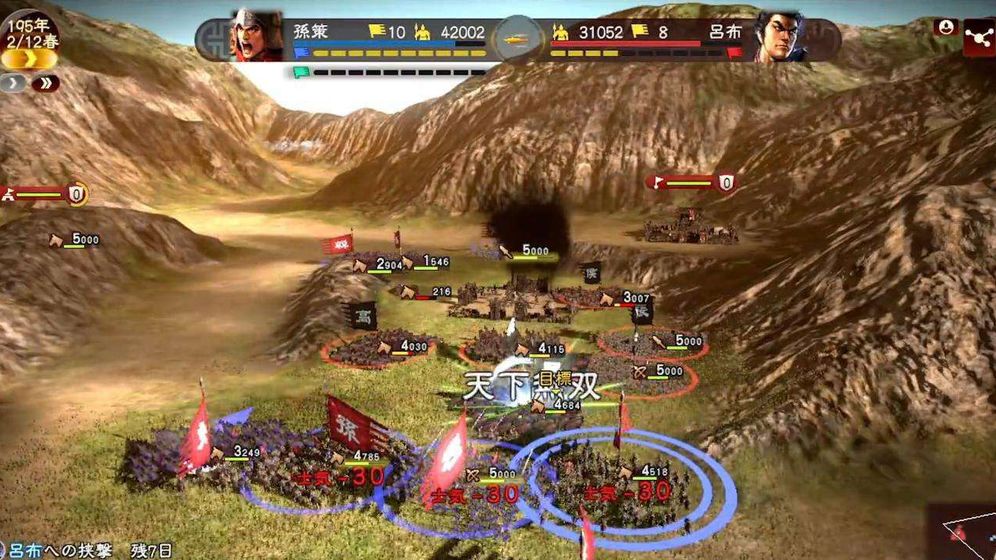The width and height of the screenshot is (996, 560).
Task: Open Lu Bu's commander portrait
Action: point(780,37)
